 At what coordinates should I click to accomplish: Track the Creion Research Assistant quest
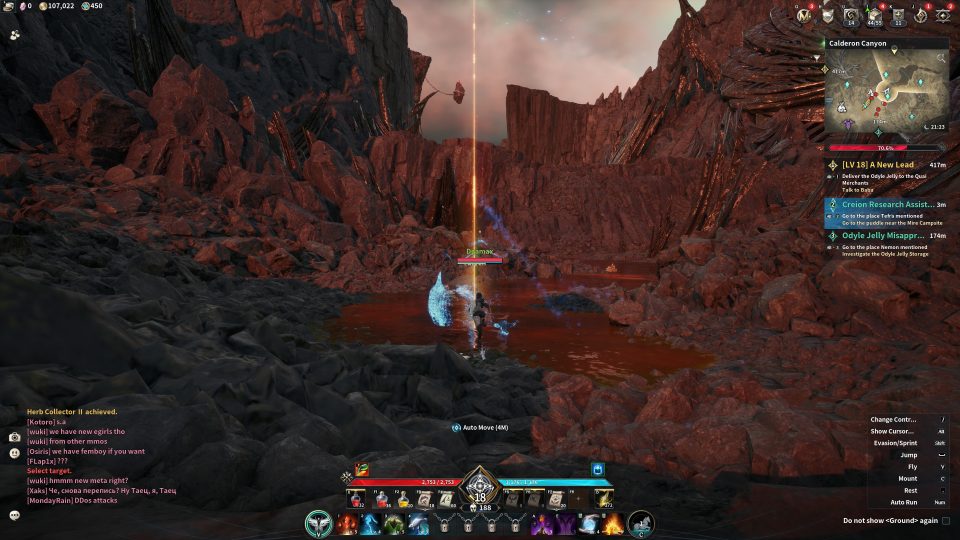click(x=884, y=204)
